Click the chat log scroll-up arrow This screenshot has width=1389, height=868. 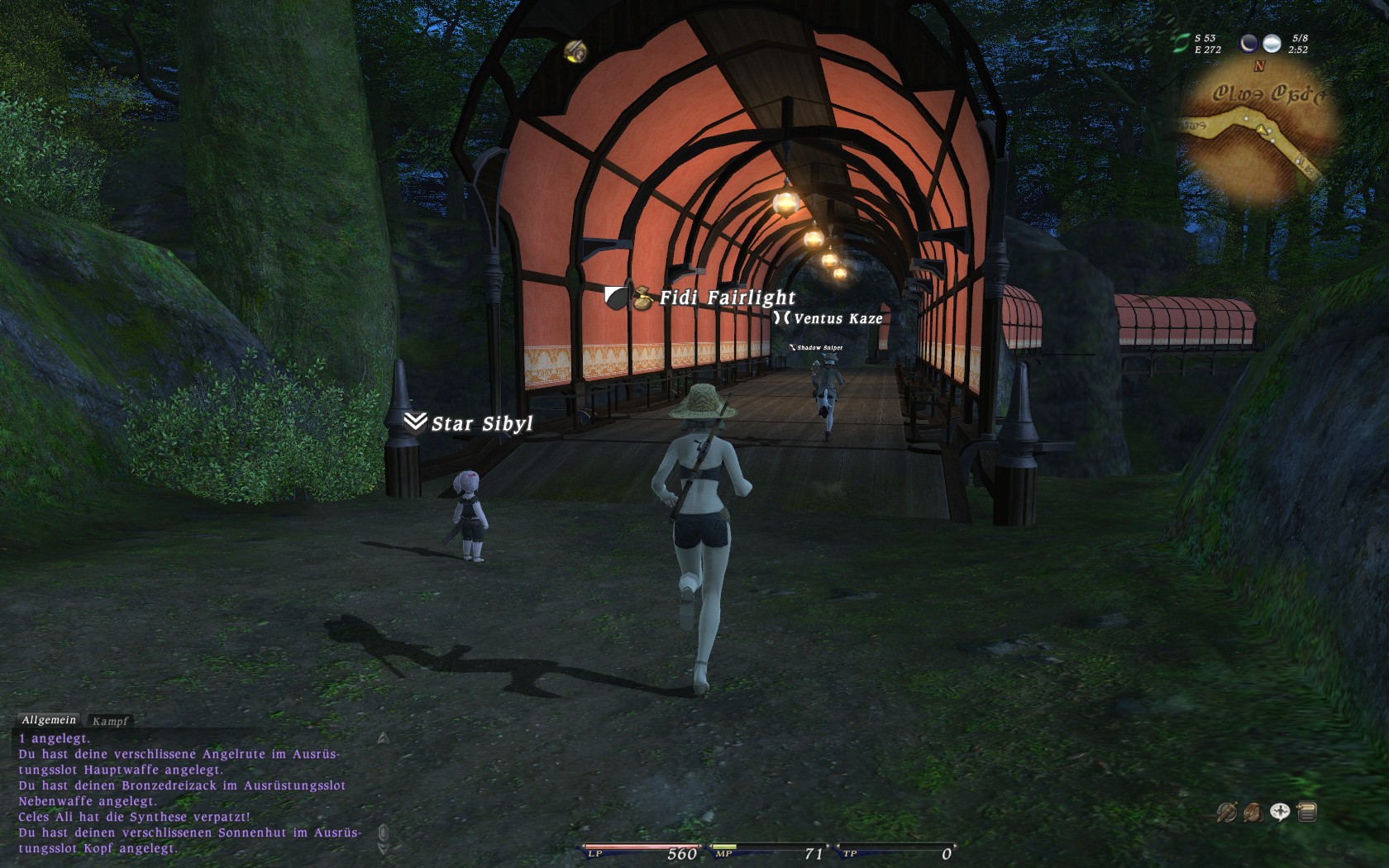click(x=383, y=738)
